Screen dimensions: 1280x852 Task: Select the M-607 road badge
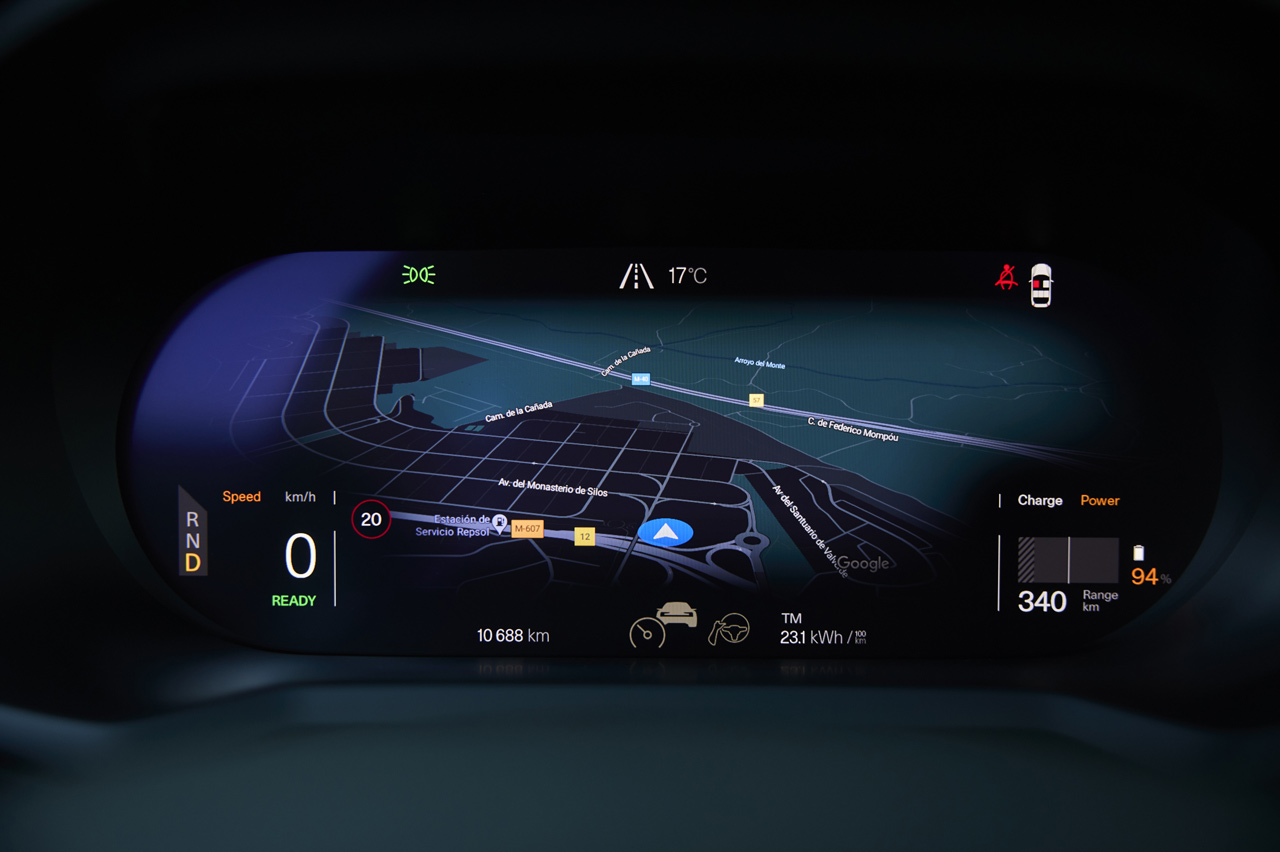(x=527, y=529)
